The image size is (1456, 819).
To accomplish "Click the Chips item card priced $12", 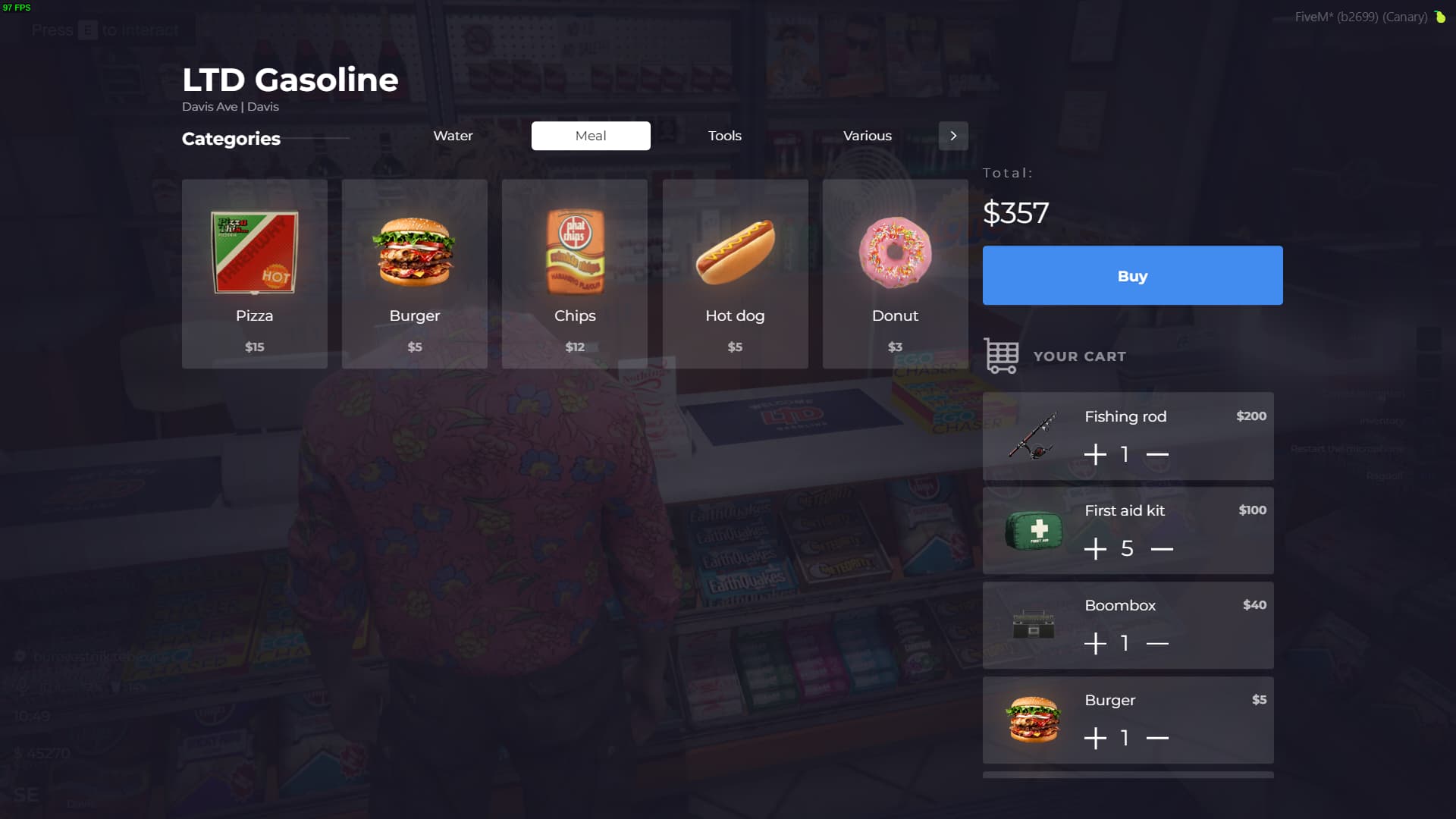I will pyautogui.click(x=574, y=273).
